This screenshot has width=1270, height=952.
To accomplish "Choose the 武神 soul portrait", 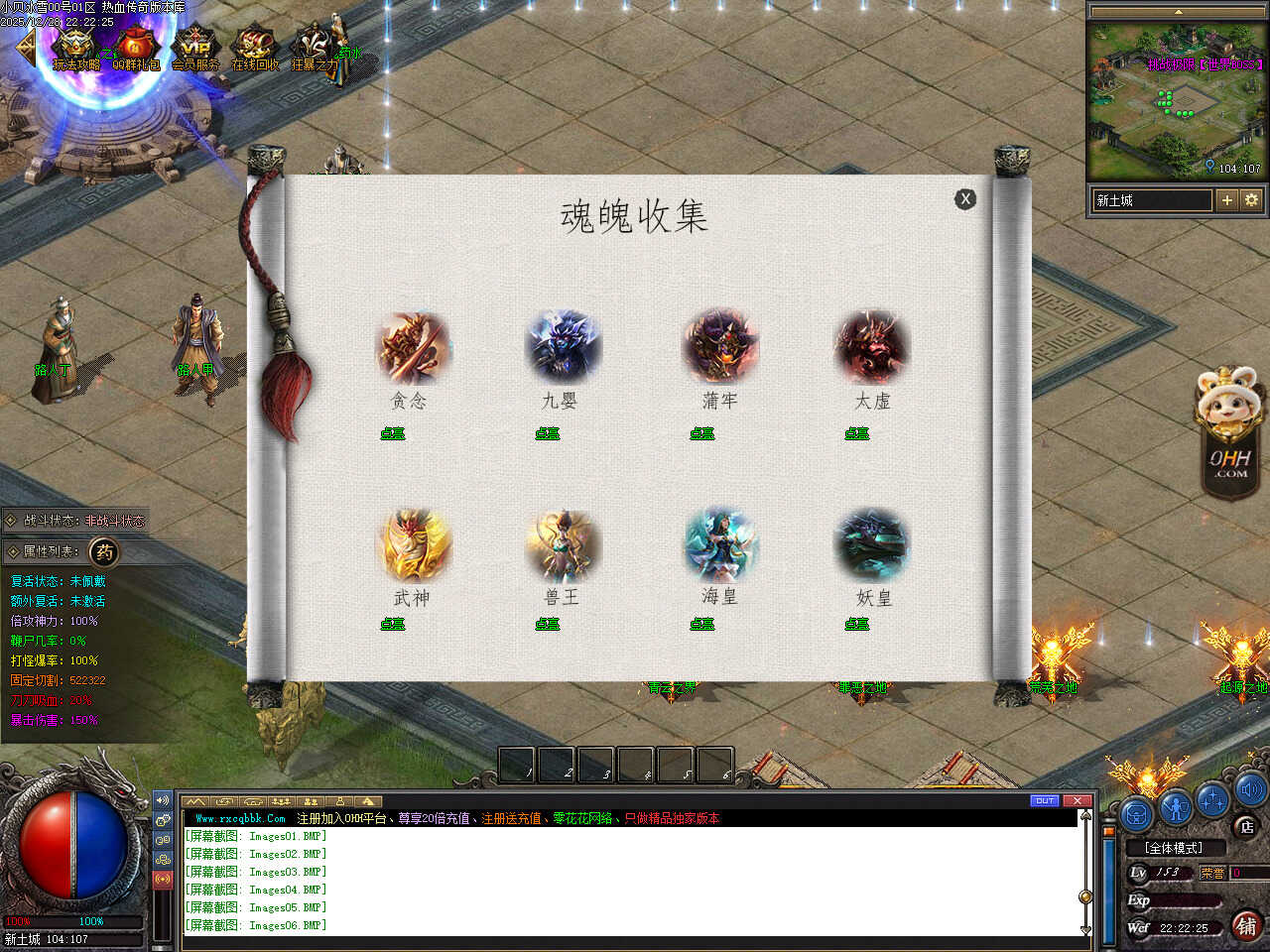I will point(413,544).
